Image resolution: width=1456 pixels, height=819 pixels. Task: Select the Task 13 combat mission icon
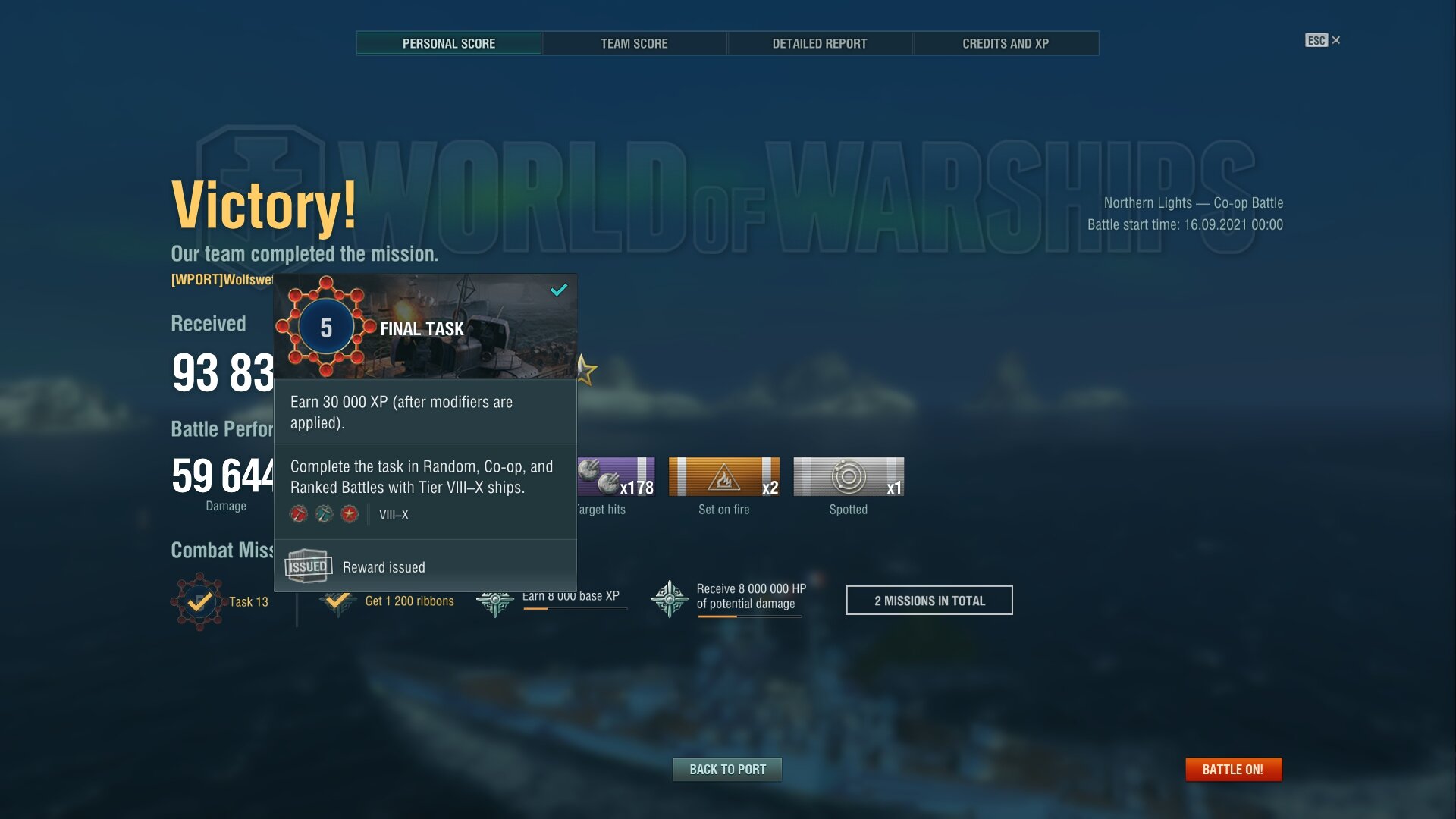tap(199, 601)
